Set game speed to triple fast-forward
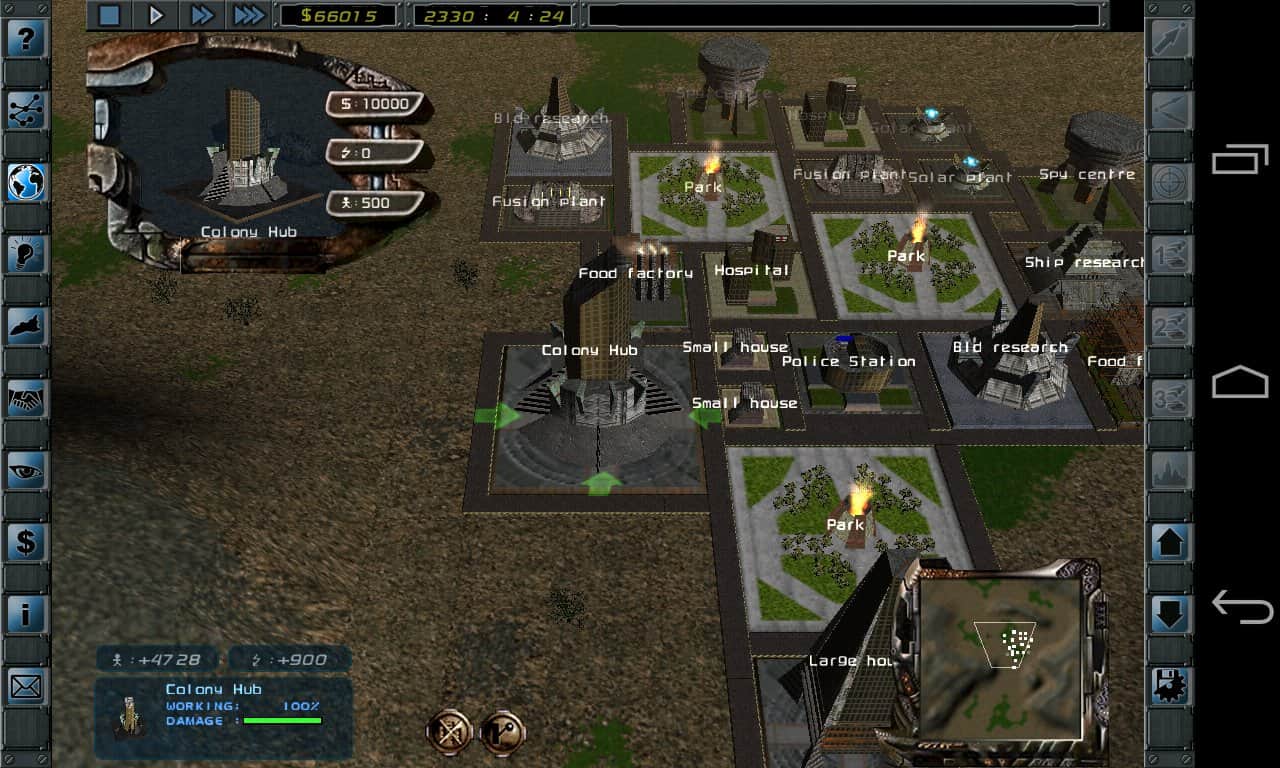Screen dimensions: 1280x768 249,15
